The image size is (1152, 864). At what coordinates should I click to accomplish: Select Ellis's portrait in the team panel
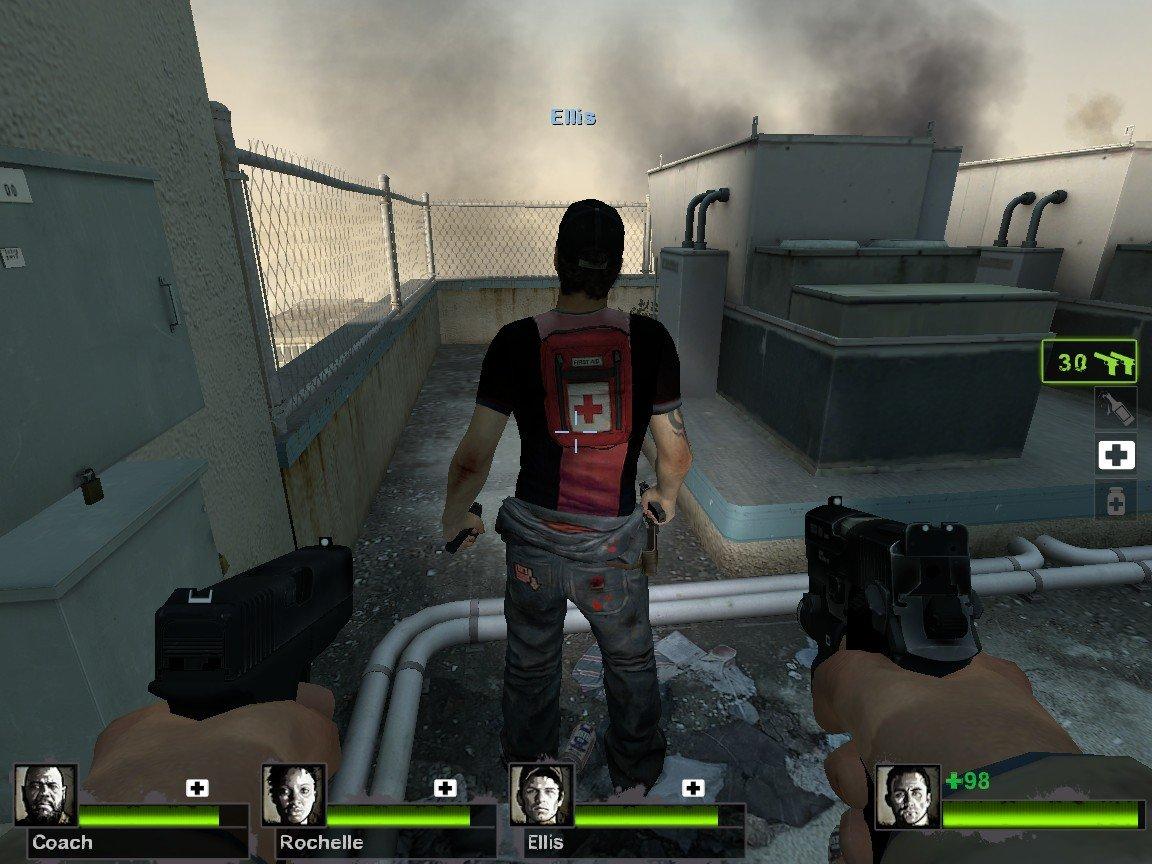coord(539,795)
